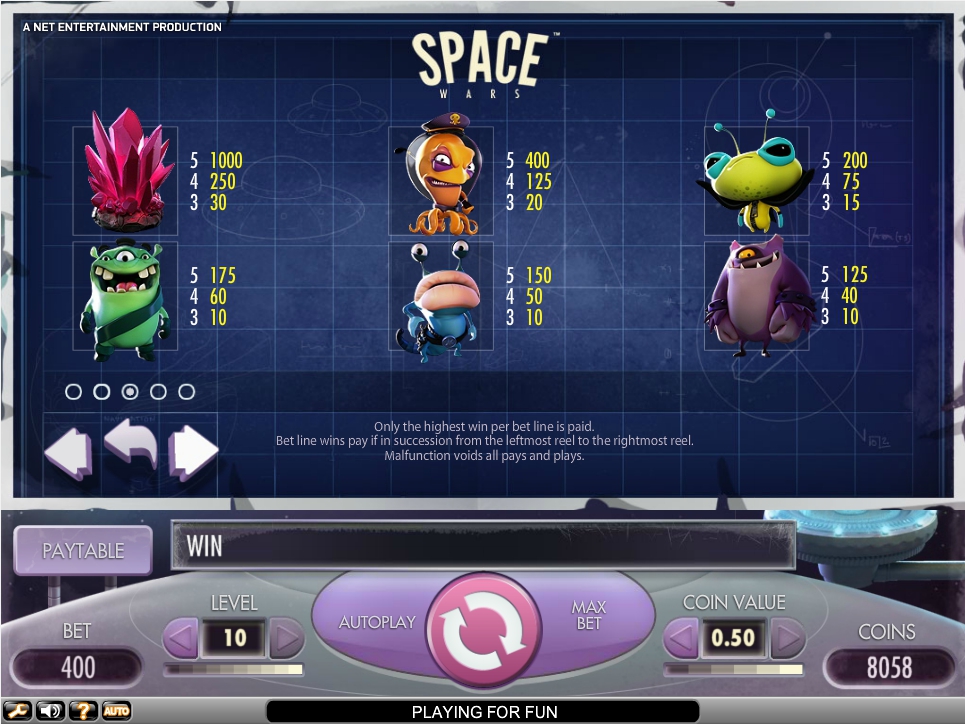
Task: Go to the previous paytable page
Action: 68,452
